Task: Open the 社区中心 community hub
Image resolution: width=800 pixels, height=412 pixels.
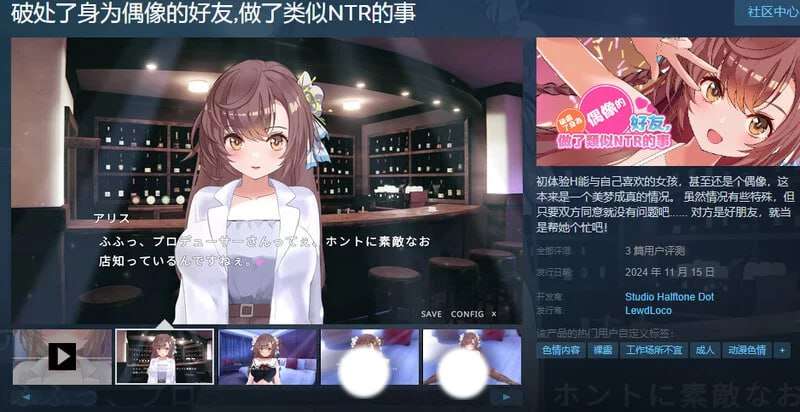Action: [x=766, y=12]
